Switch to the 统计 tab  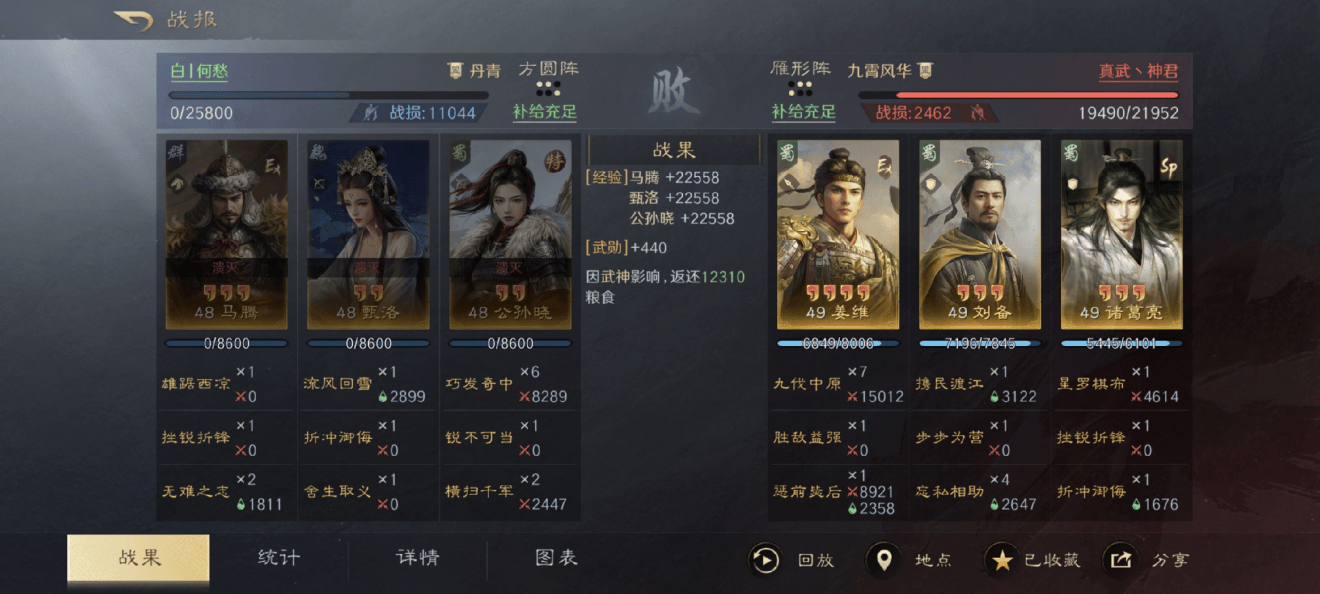pyautogui.click(x=278, y=558)
